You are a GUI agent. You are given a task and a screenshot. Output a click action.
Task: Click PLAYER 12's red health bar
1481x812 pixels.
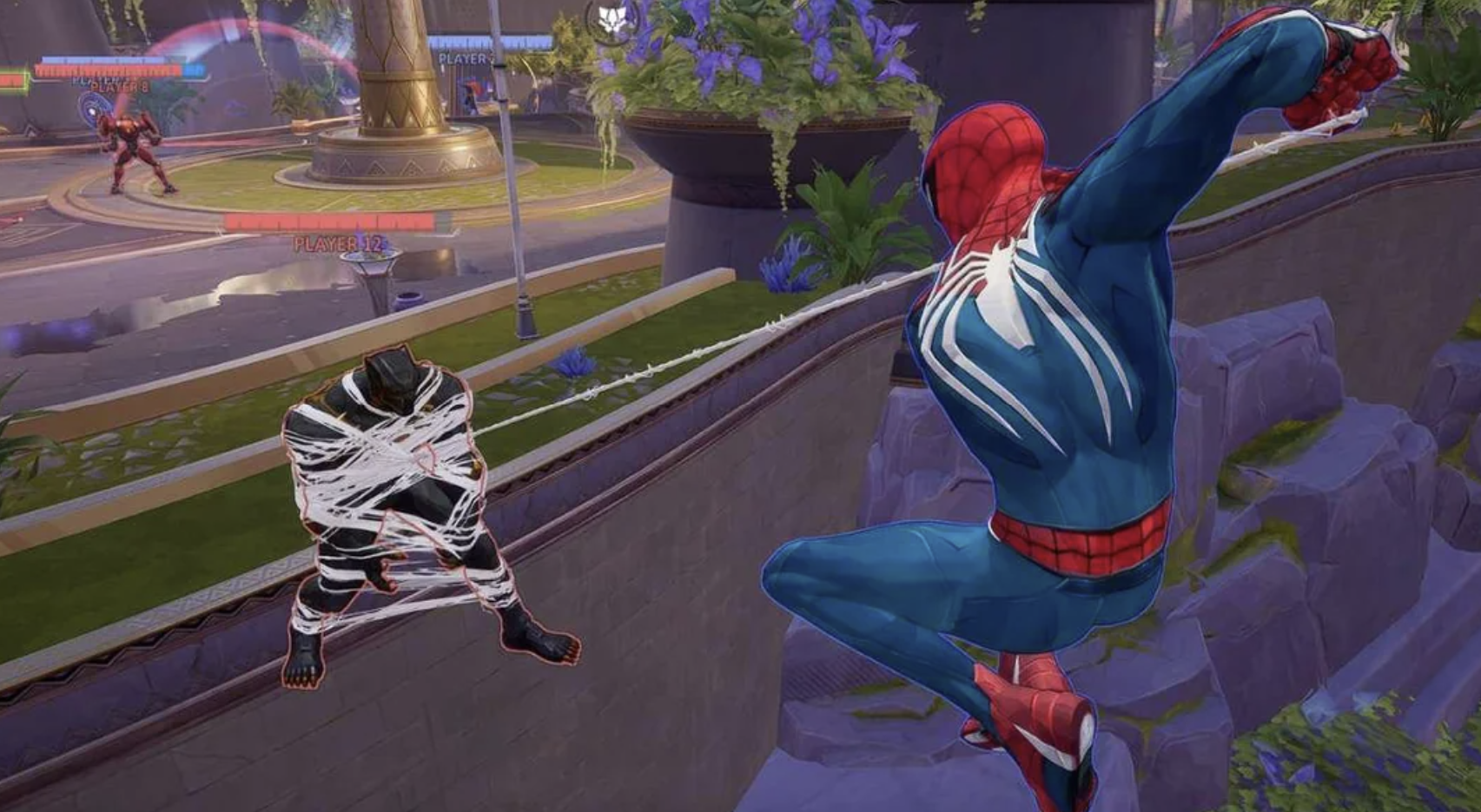click(328, 223)
